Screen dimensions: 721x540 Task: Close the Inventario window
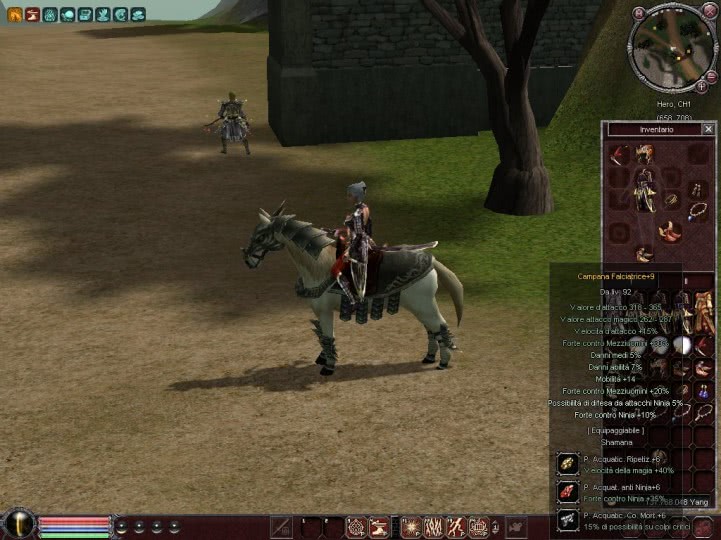(x=708, y=129)
